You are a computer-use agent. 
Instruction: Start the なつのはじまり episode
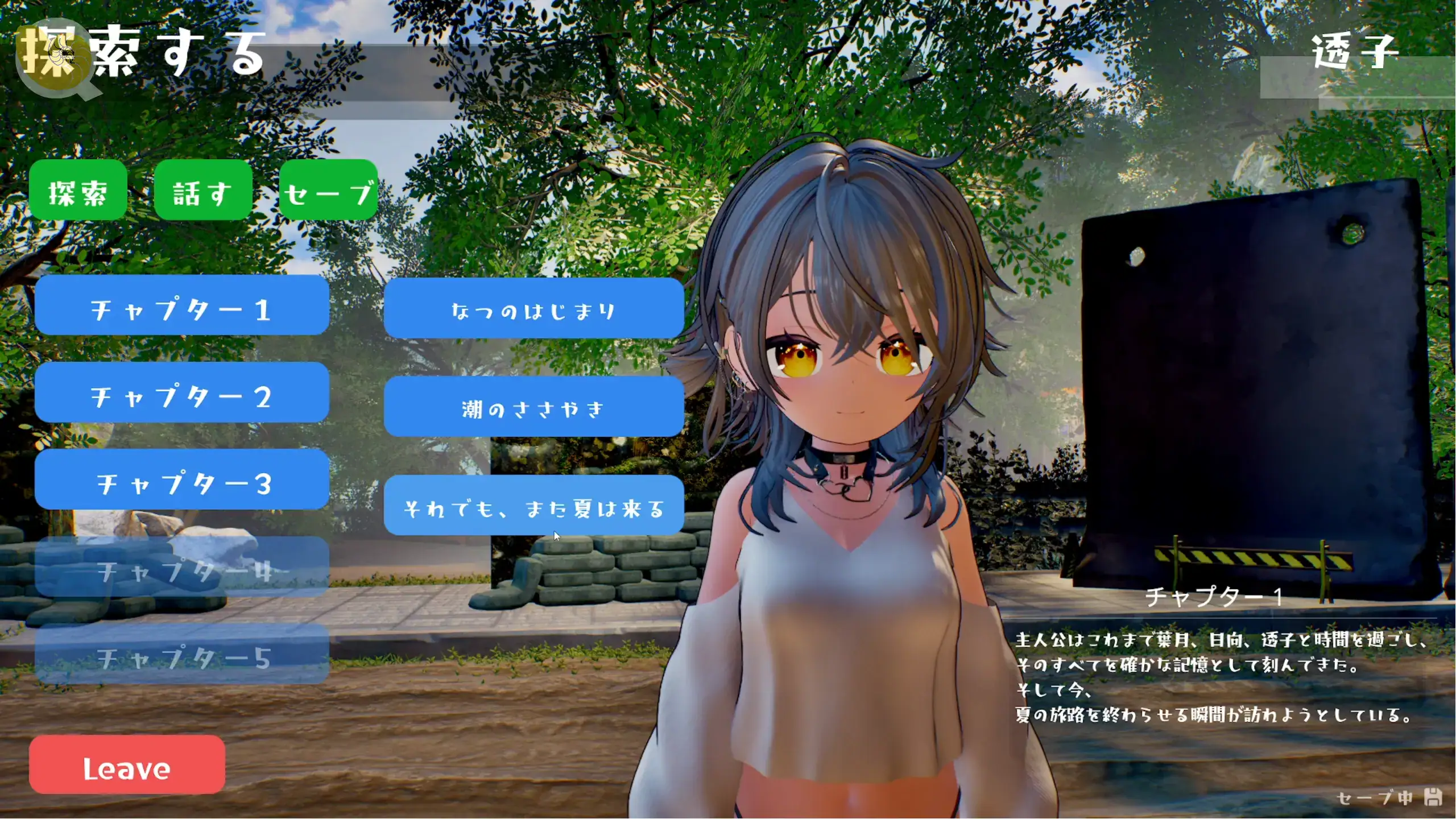[533, 309]
